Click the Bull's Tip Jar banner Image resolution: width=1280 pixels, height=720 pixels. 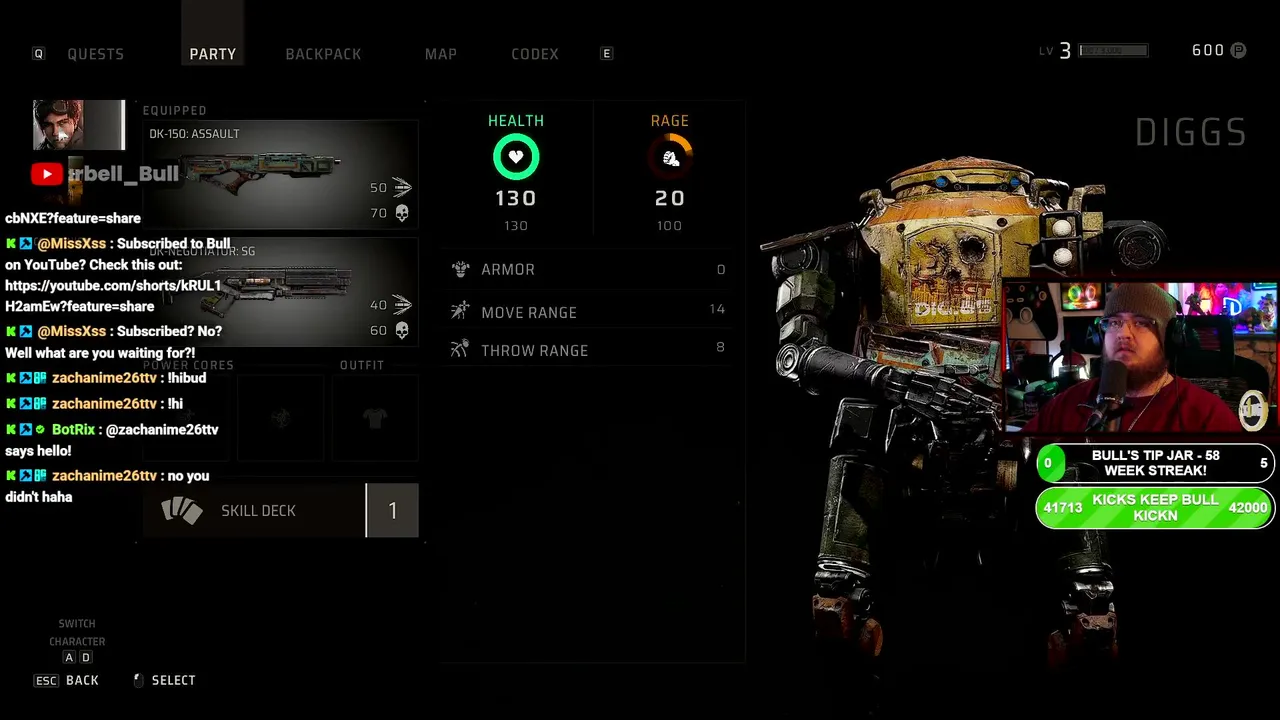(1155, 463)
